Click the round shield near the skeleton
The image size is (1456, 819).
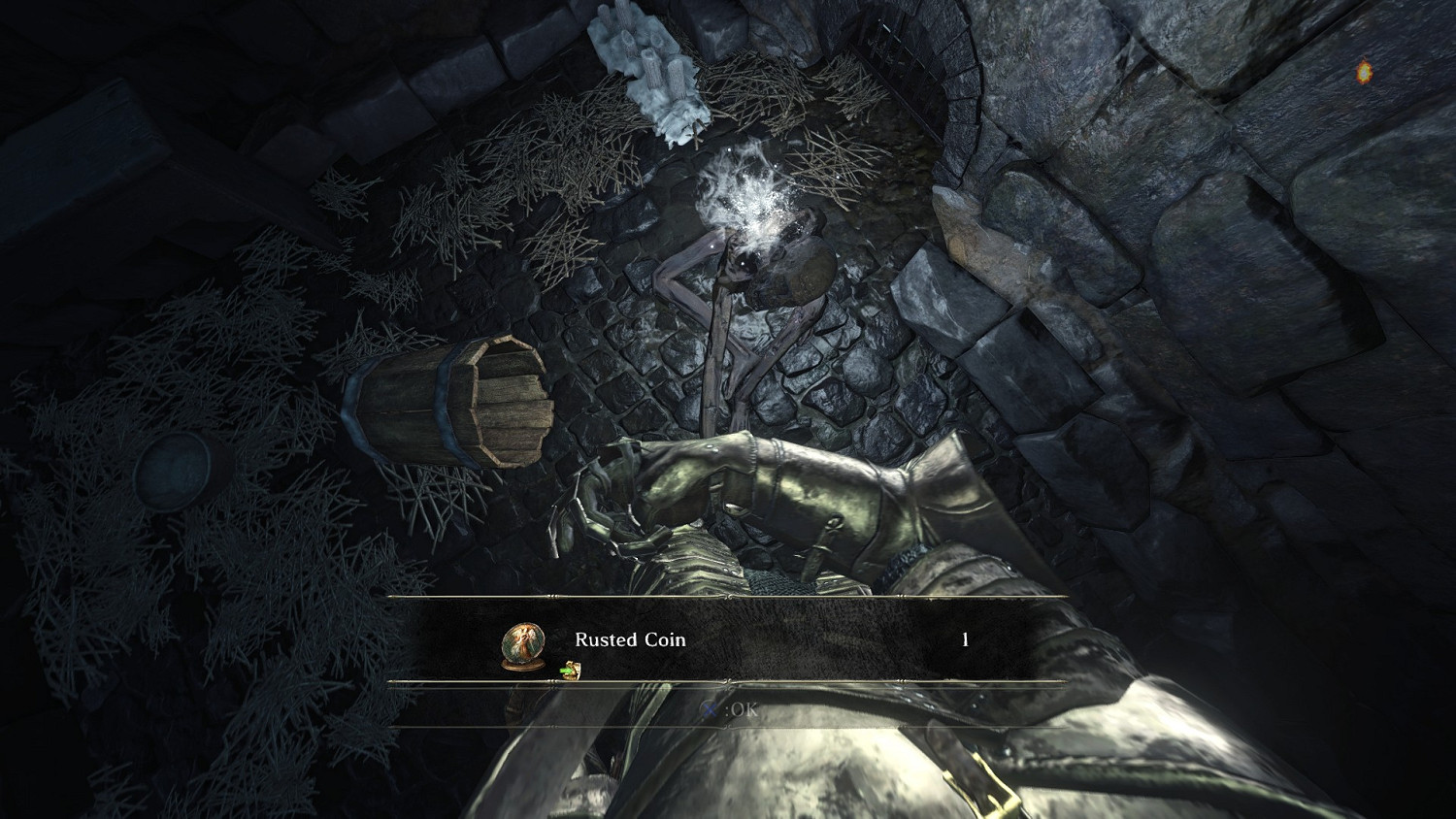click(x=802, y=270)
